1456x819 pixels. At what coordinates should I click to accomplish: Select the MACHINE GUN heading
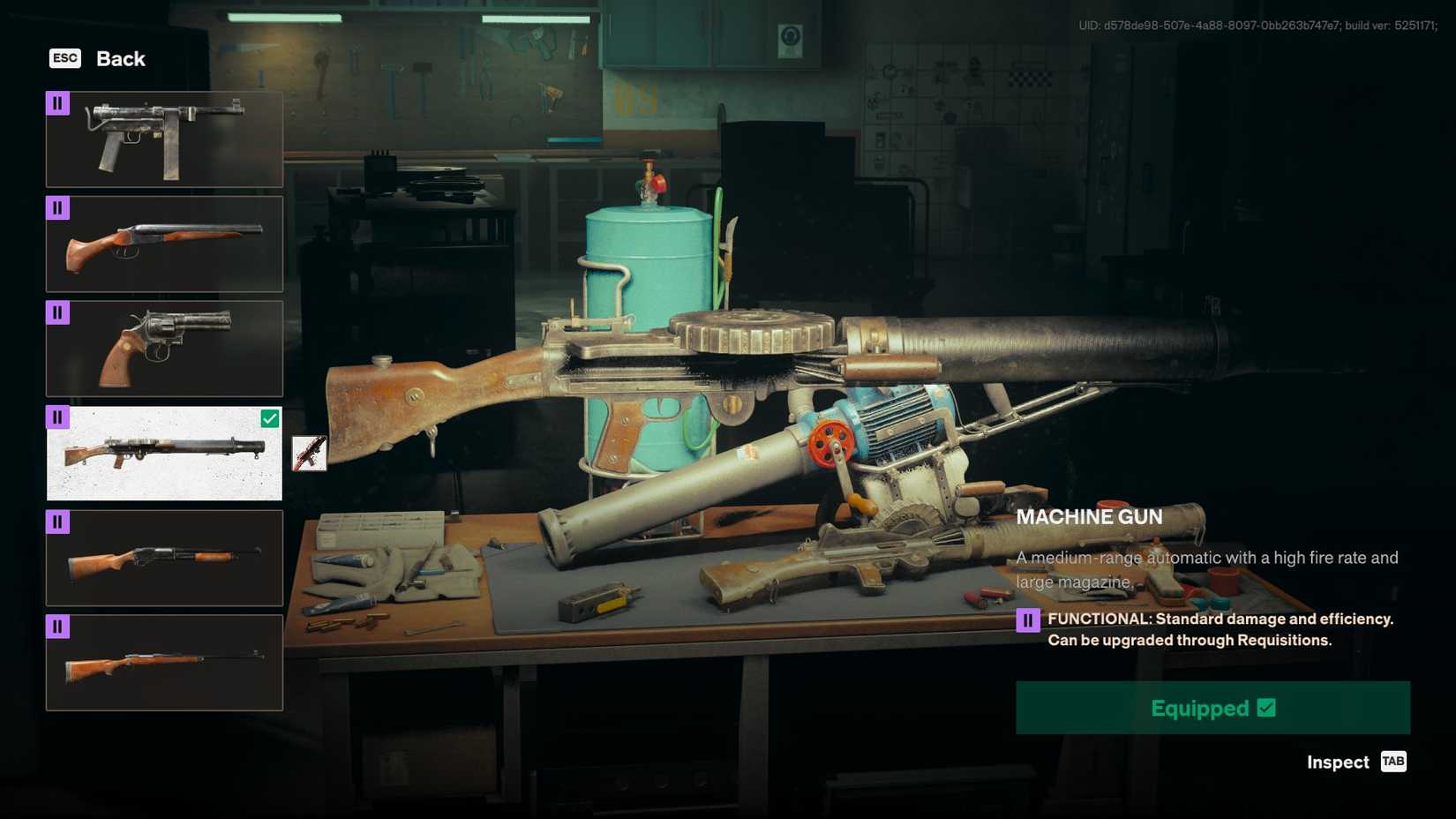pos(1090,516)
